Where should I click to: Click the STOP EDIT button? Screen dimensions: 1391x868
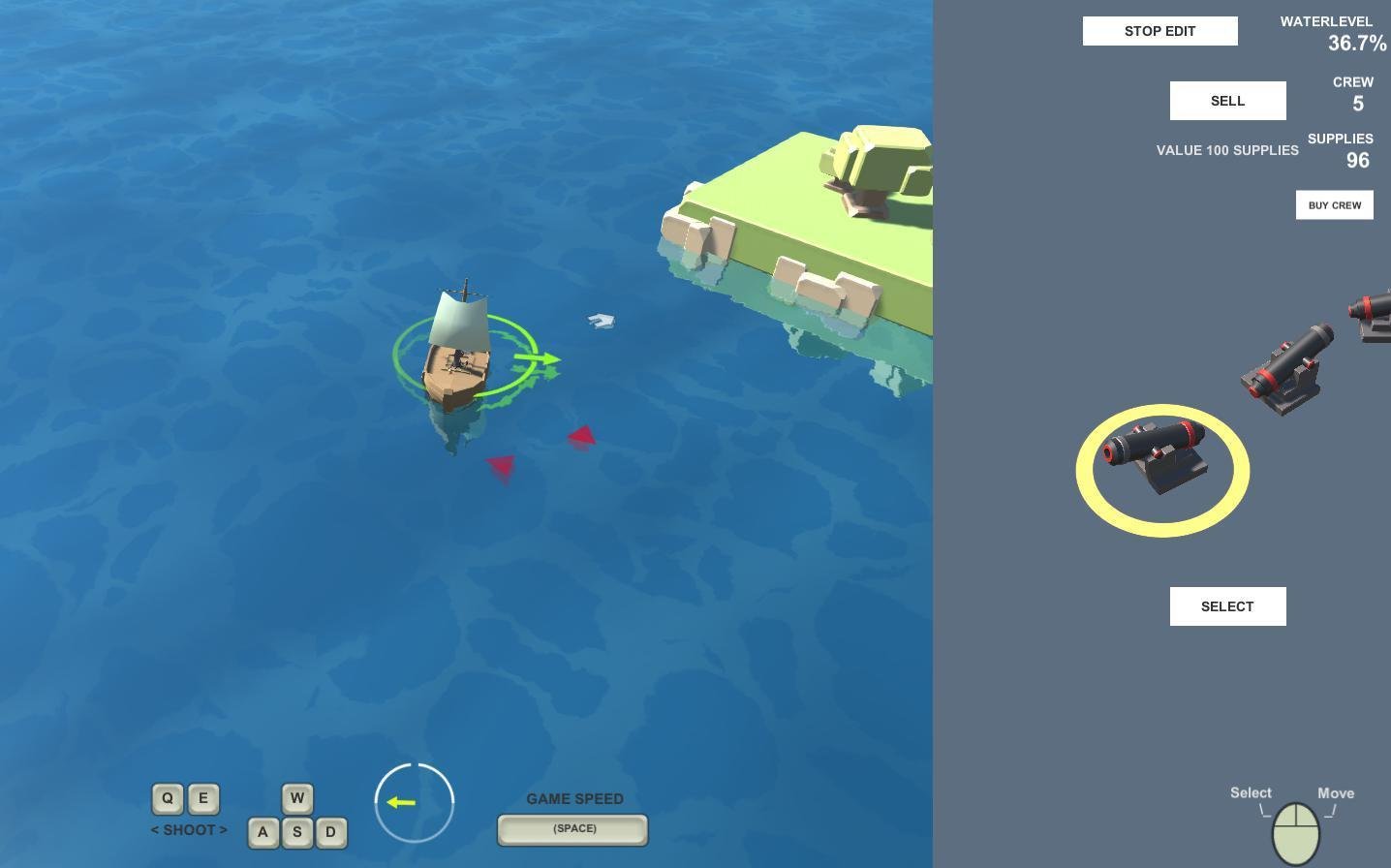click(x=1159, y=31)
